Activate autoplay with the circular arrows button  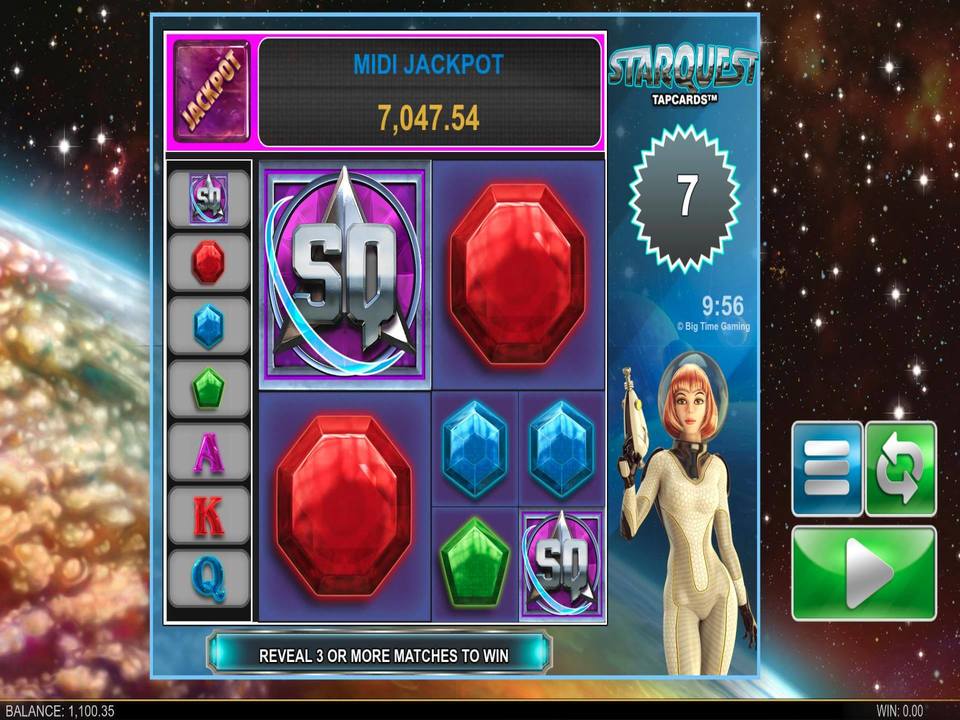pos(900,469)
